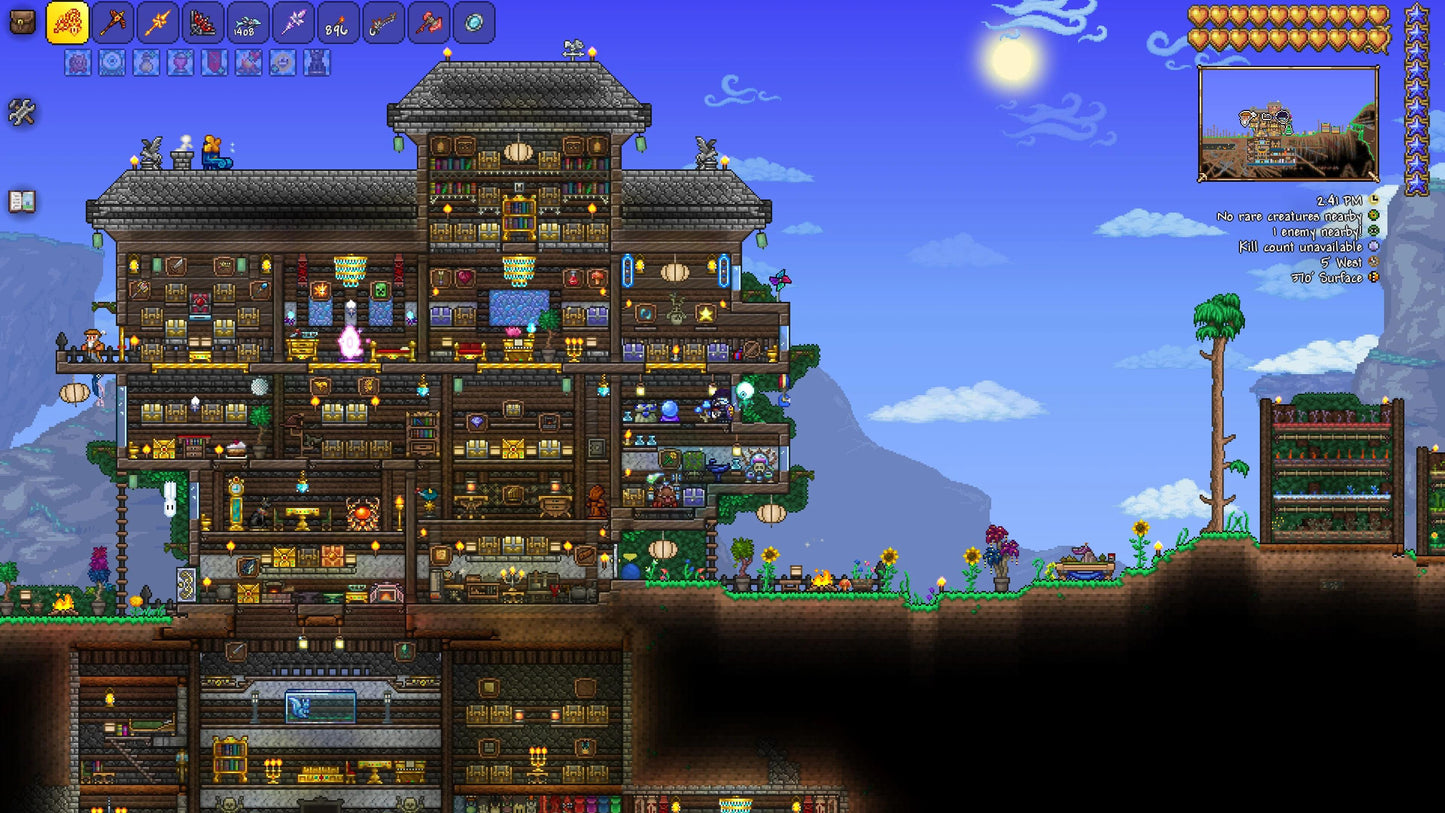Select the wand item showing 896 count
This screenshot has height=813, width=1445.
pyautogui.click(x=337, y=22)
